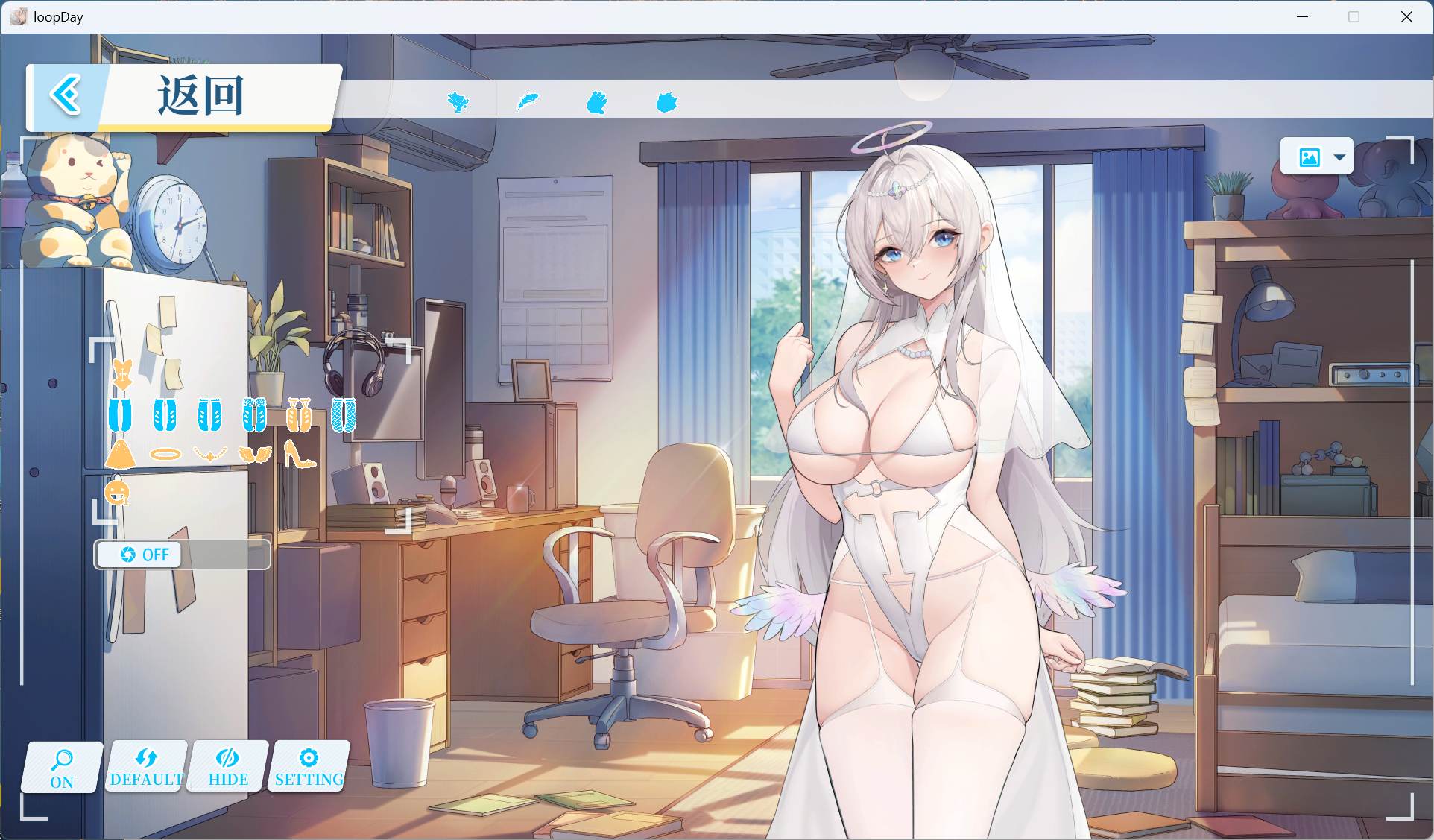Image resolution: width=1434 pixels, height=840 pixels.
Task: Minimize the loopDay window
Action: (x=1303, y=16)
